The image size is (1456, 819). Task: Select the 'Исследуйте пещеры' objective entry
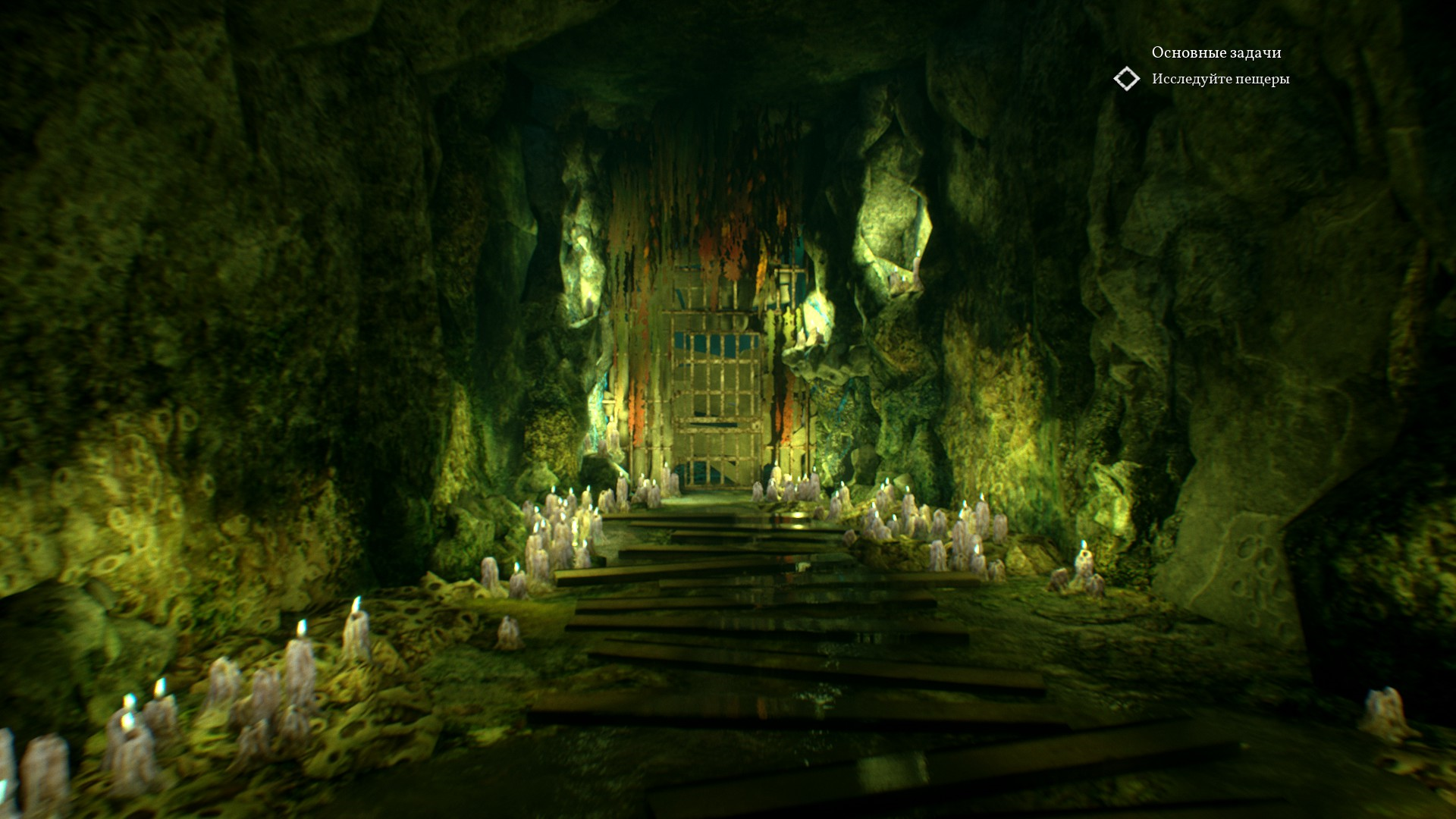coord(1220,79)
